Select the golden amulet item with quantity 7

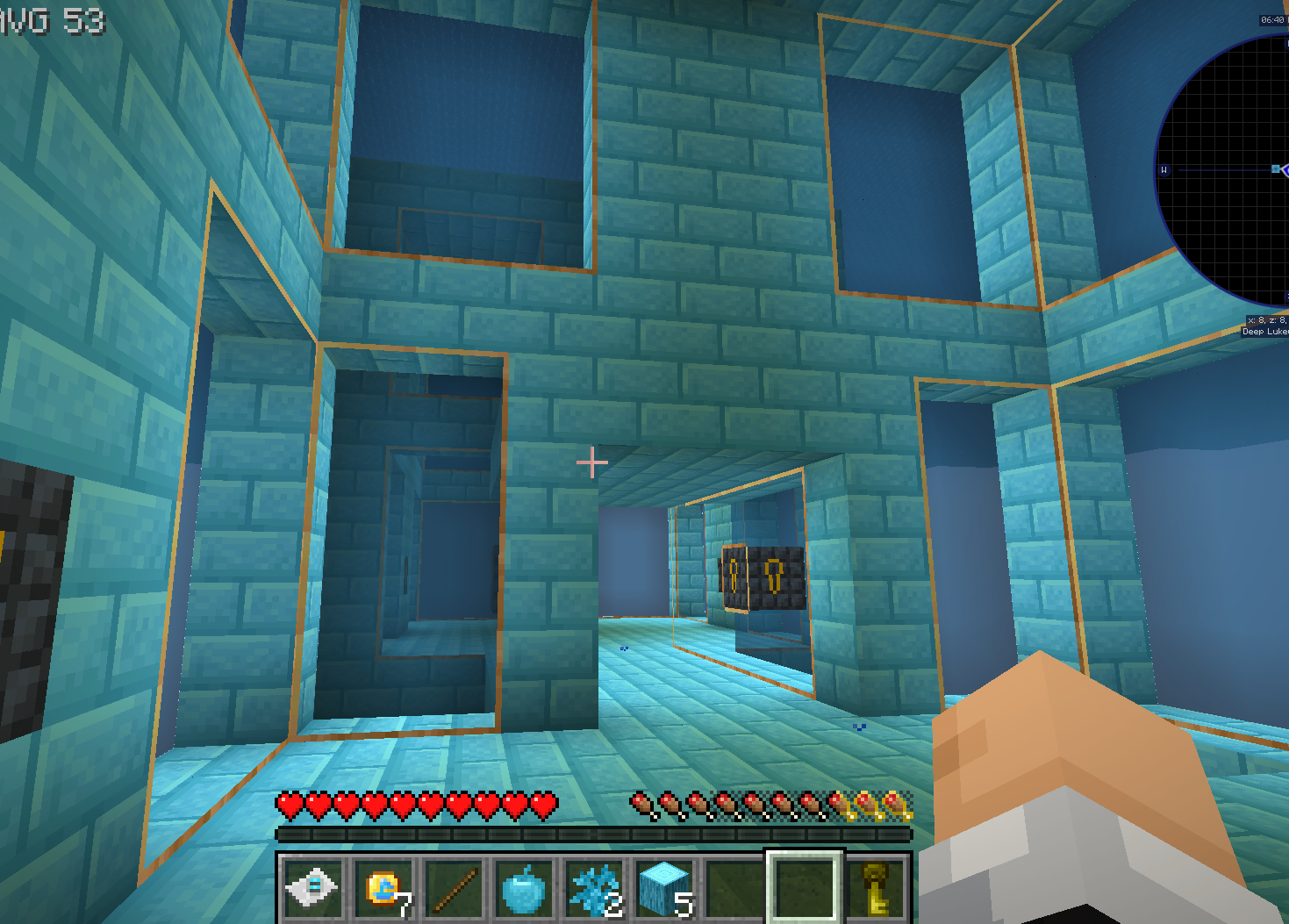pyautogui.click(x=383, y=888)
